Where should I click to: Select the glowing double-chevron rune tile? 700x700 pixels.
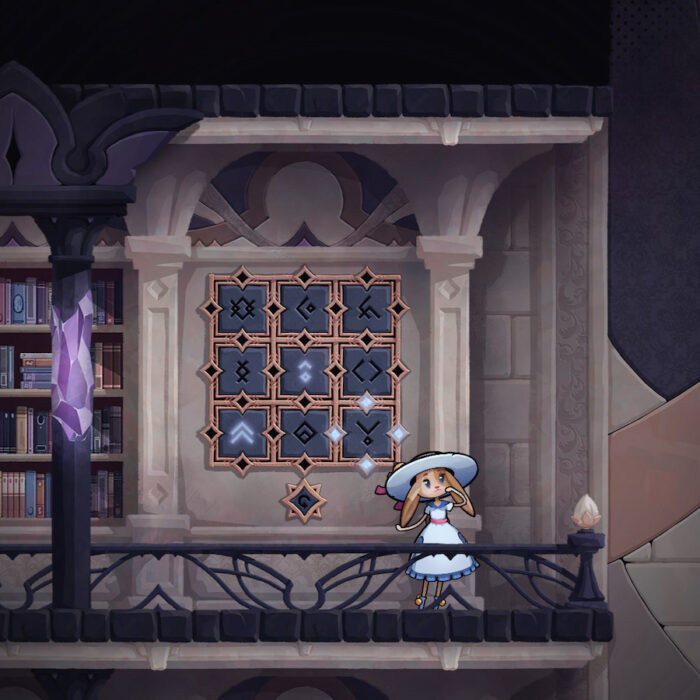pos(243,433)
